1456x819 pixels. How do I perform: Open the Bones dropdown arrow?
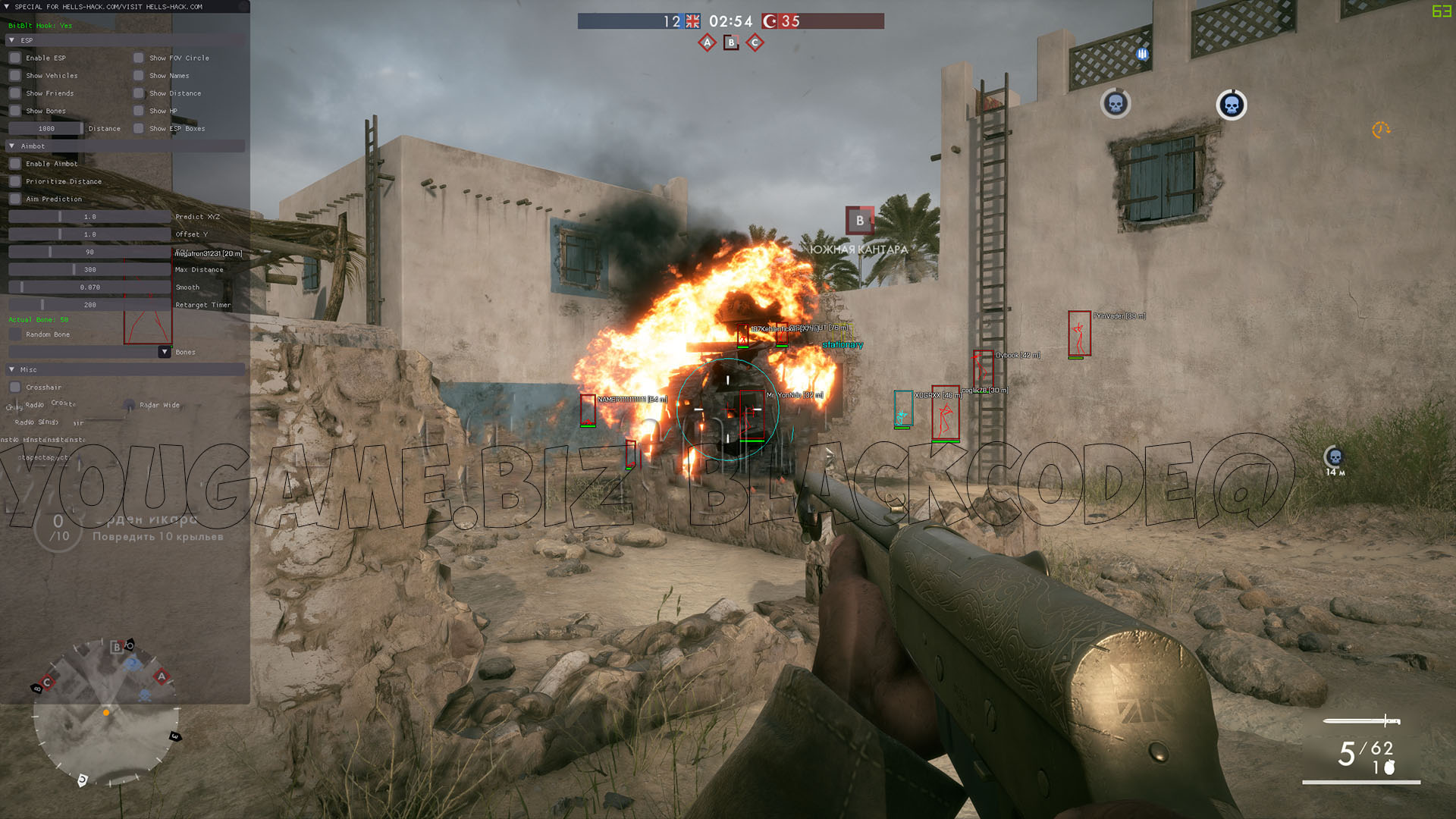pyautogui.click(x=165, y=352)
